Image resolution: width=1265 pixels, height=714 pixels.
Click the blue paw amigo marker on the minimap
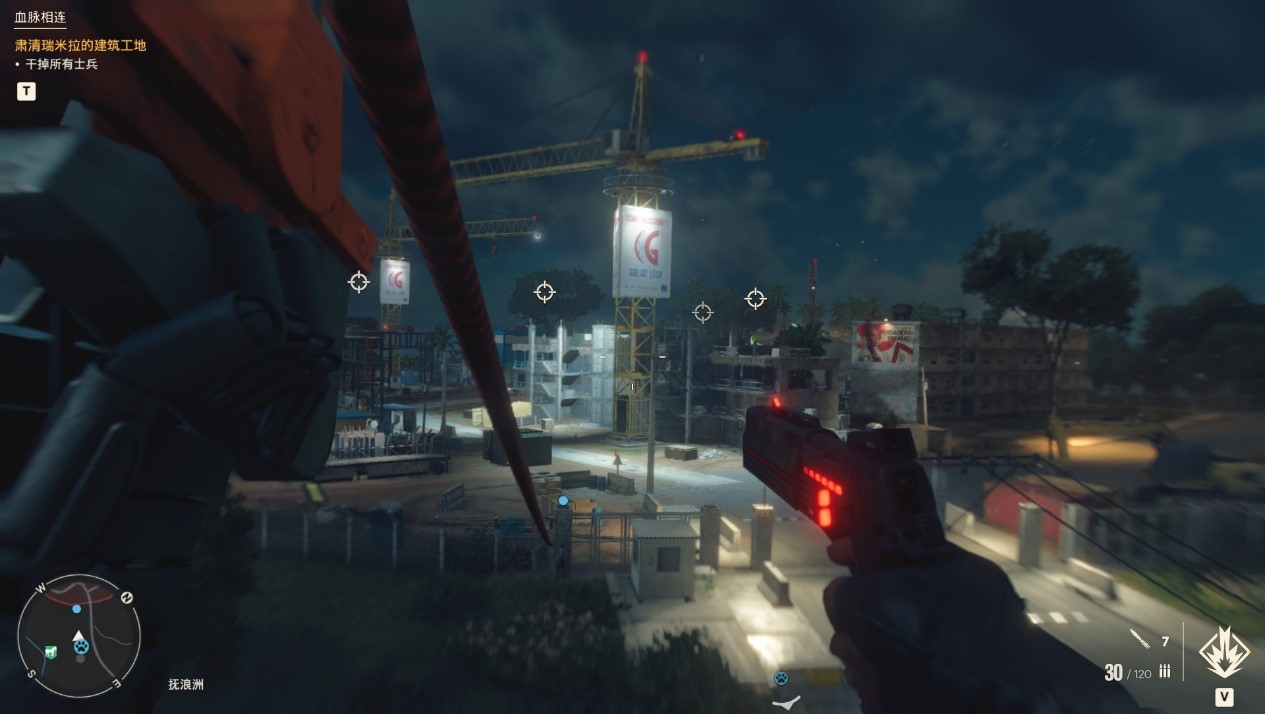[80, 647]
